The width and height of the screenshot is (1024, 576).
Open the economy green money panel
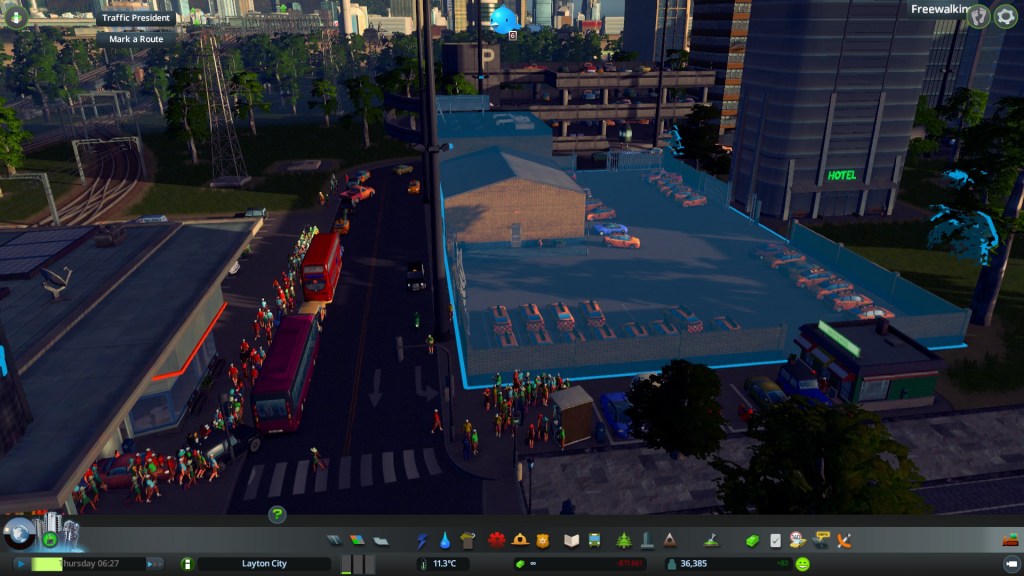click(752, 541)
